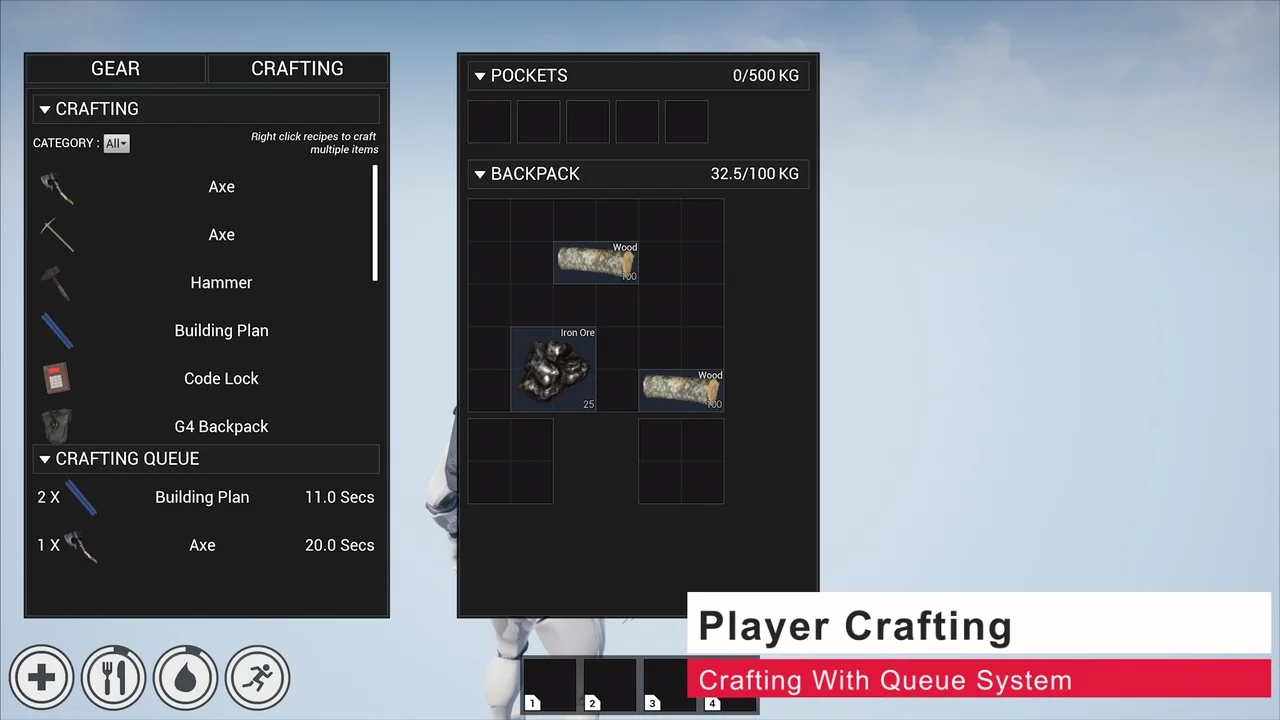The image size is (1280, 720).
Task: Collapse the POCKETS section
Action: click(480, 75)
